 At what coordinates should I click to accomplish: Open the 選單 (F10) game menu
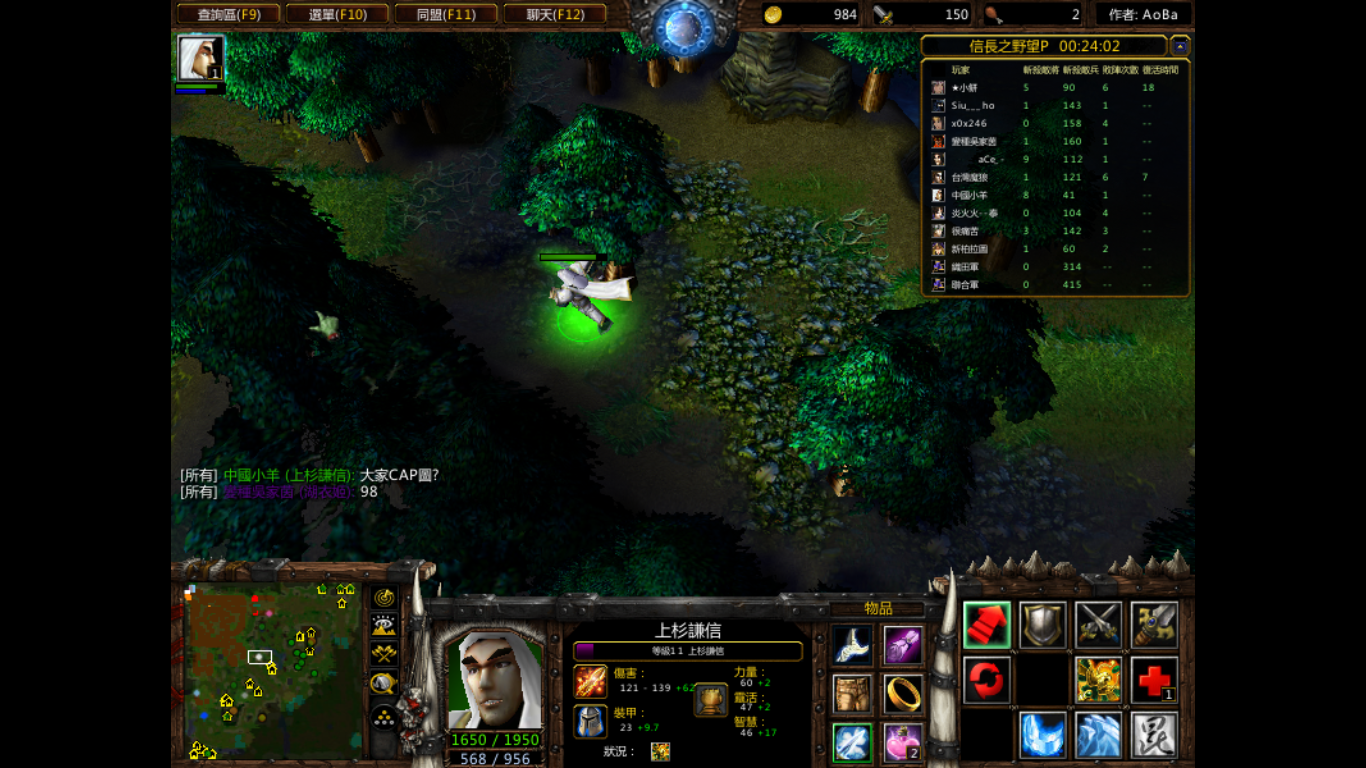point(337,14)
